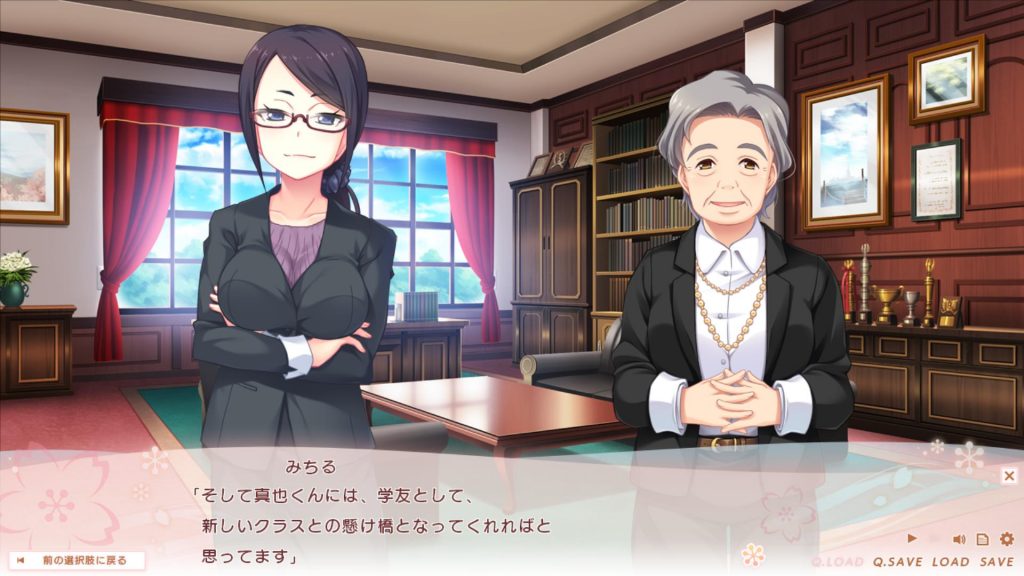This screenshot has width=1024, height=576.
Task: Hide the dialogue box with the X
Action: (x=1009, y=476)
